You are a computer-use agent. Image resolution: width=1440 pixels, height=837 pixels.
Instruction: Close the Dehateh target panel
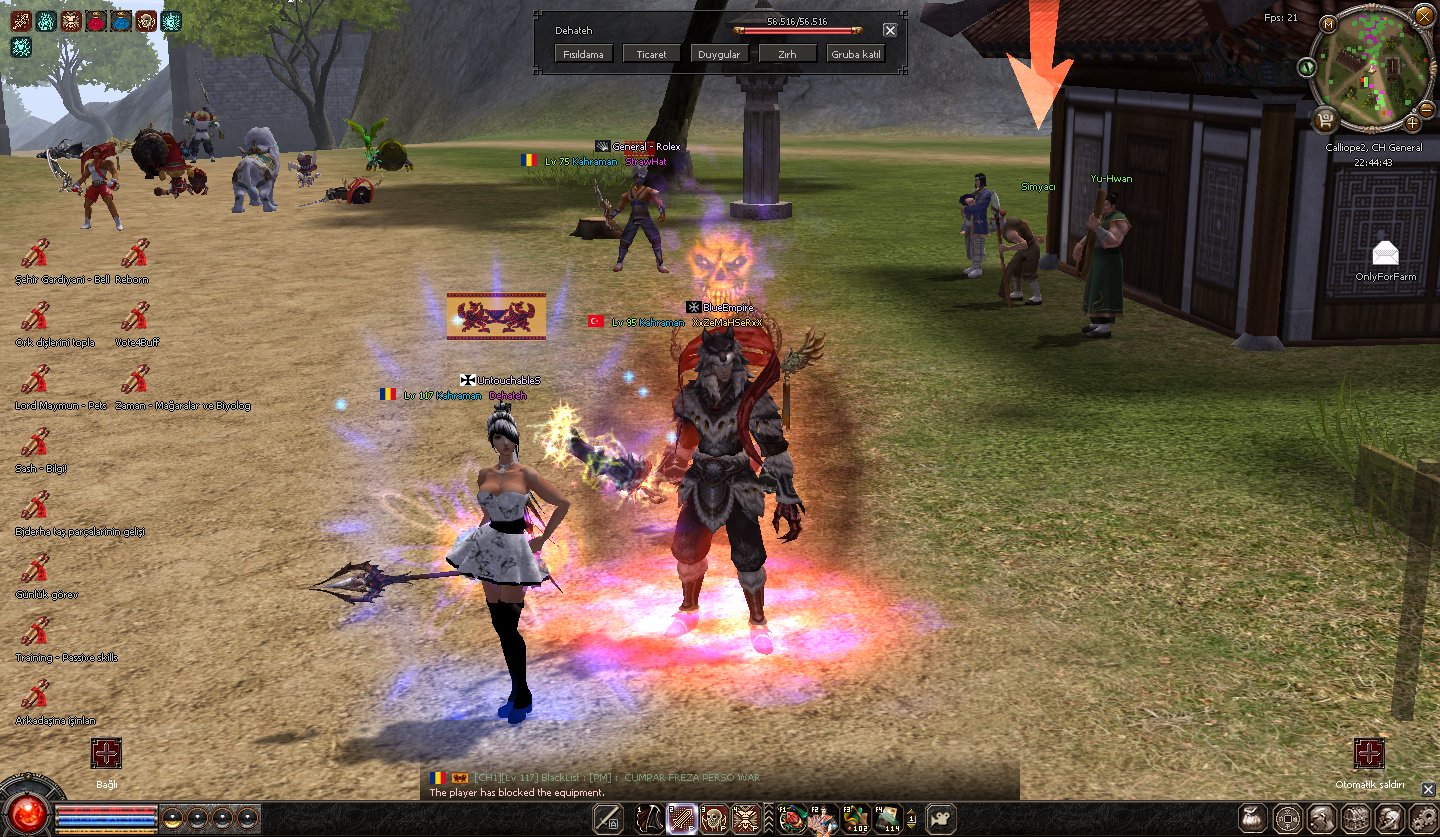coord(890,31)
